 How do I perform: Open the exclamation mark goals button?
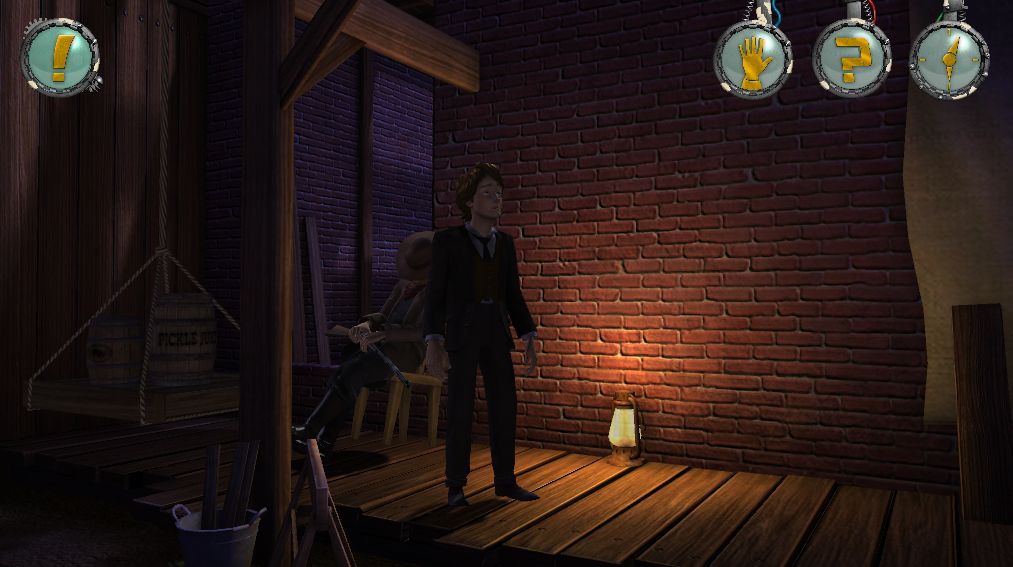59,57
